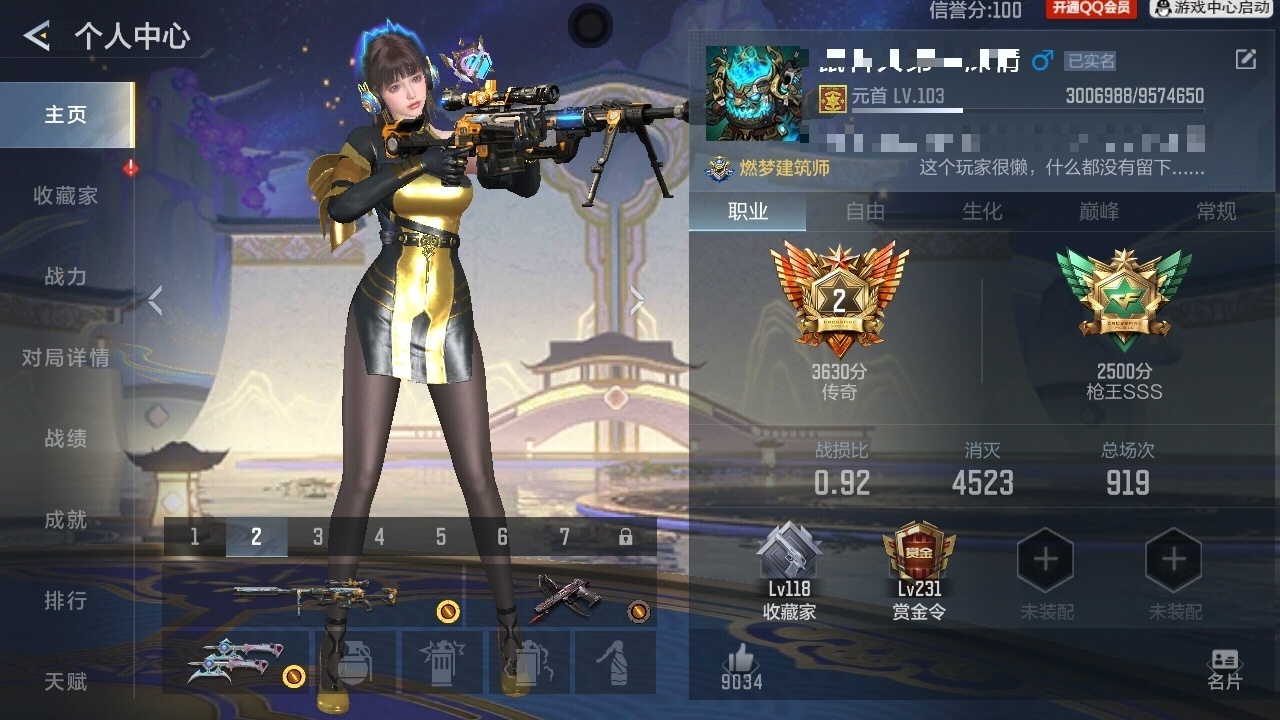
Task: Click the edit profile pencil icon
Action: pyautogui.click(x=1245, y=59)
